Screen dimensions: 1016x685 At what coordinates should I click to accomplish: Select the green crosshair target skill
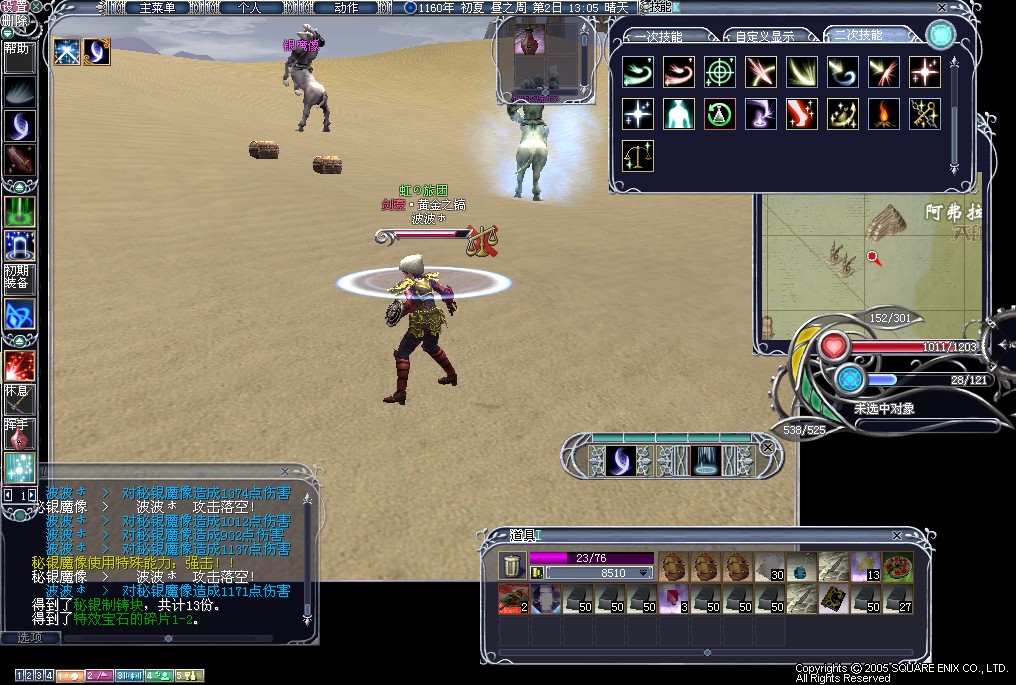719,71
